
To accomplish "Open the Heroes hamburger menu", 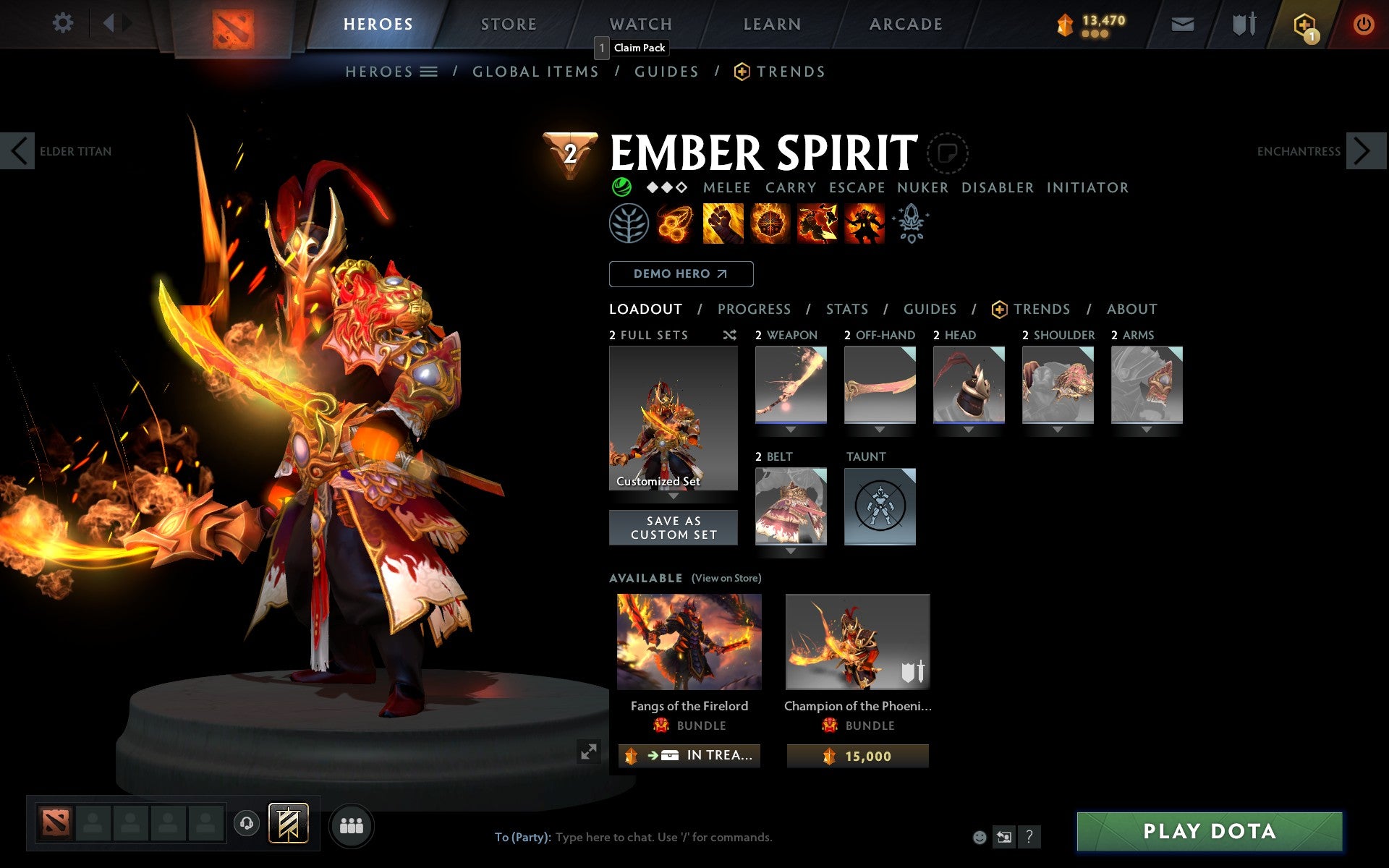I will pos(428,71).
